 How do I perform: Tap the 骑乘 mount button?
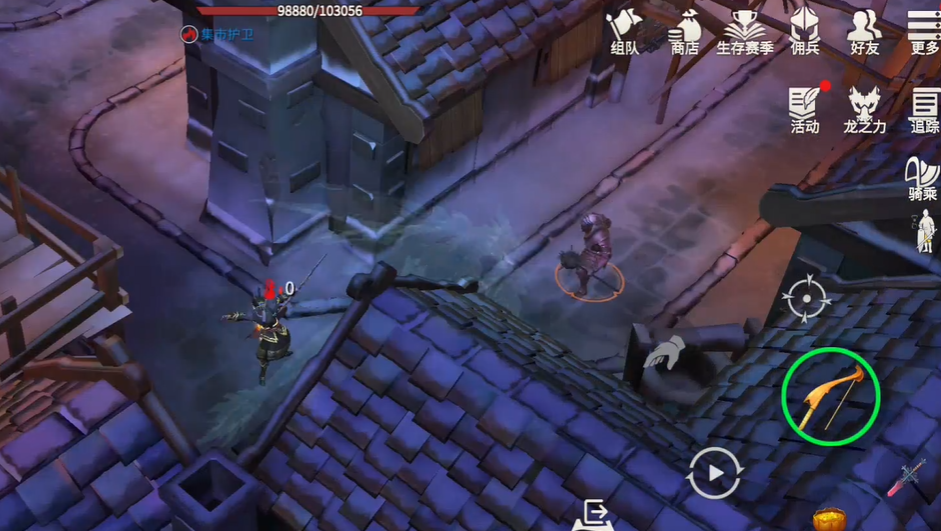click(922, 178)
